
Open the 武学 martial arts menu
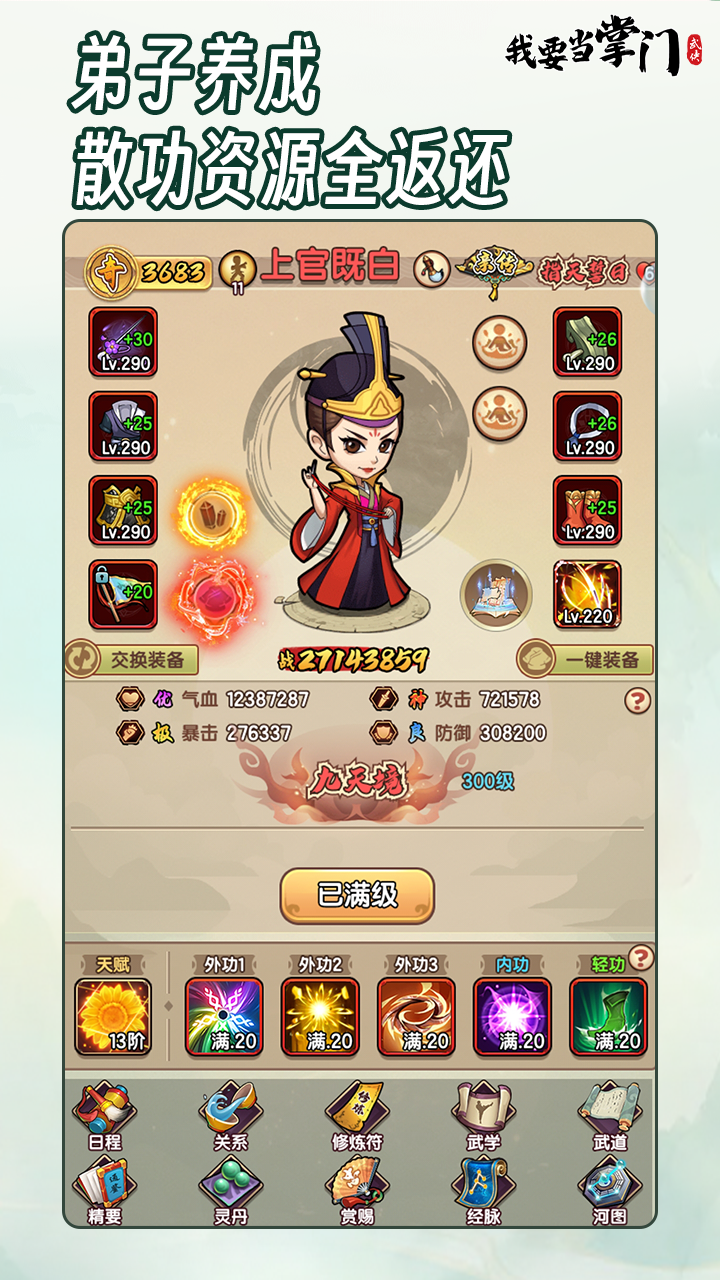coord(483,1116)
